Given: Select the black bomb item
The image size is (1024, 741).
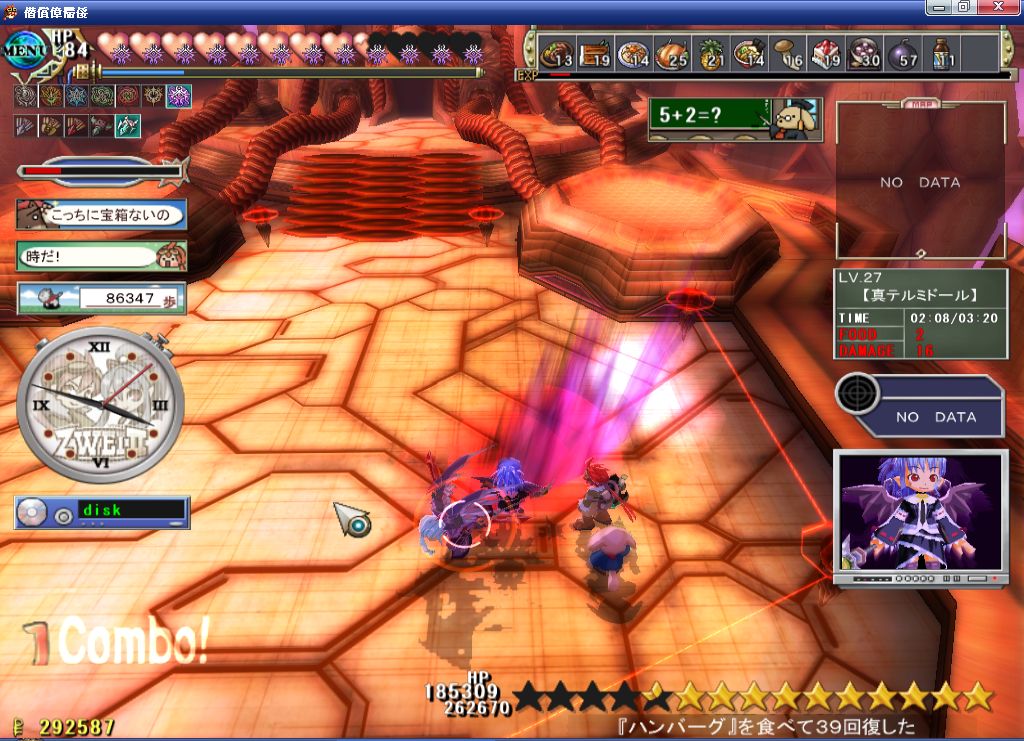Looking at the screenshot, I should coord(903,53).
